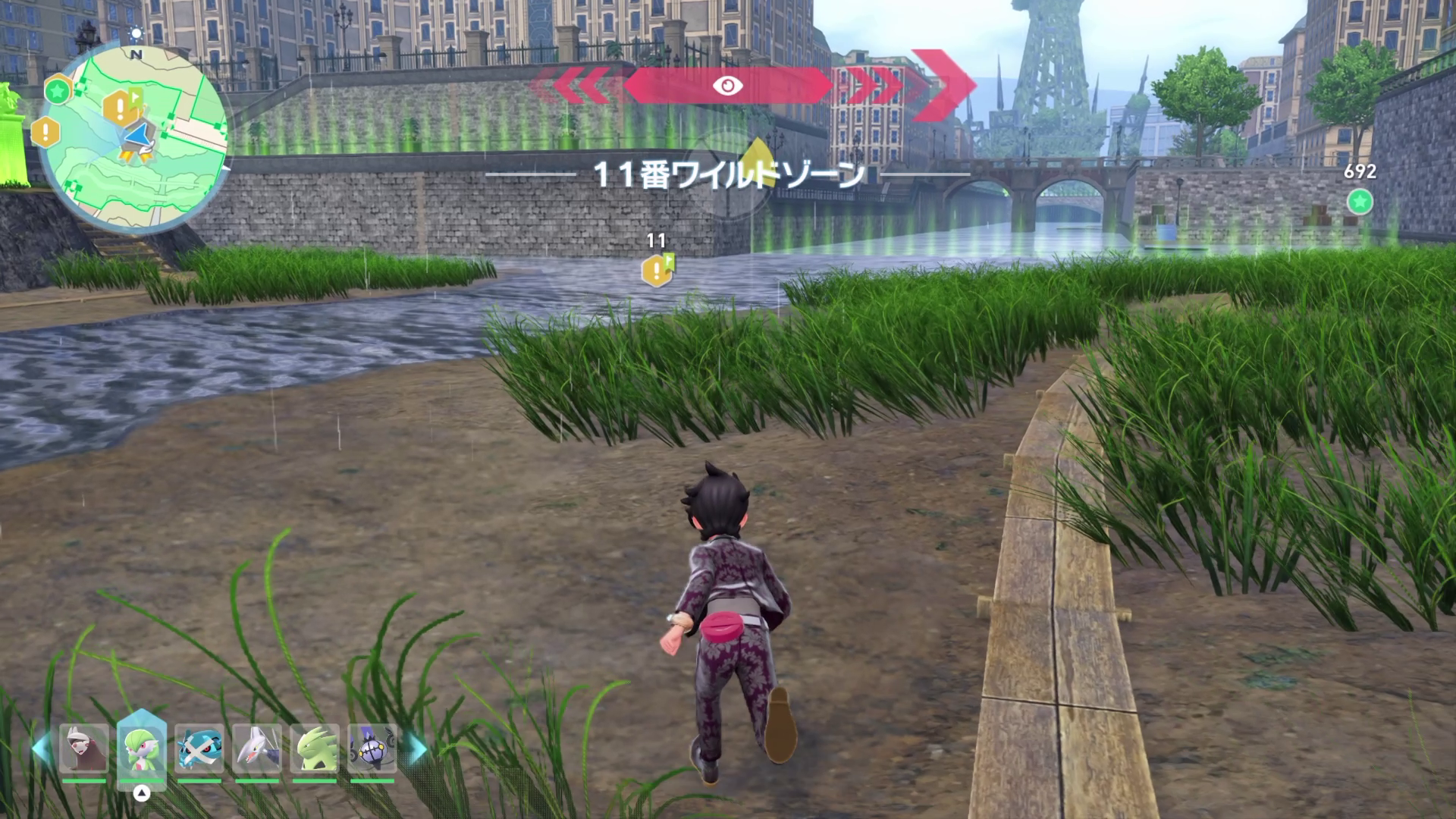Click the left arrow beside the party bar
This screenshot has height=819, width=1456.
[x=42, y=748]
